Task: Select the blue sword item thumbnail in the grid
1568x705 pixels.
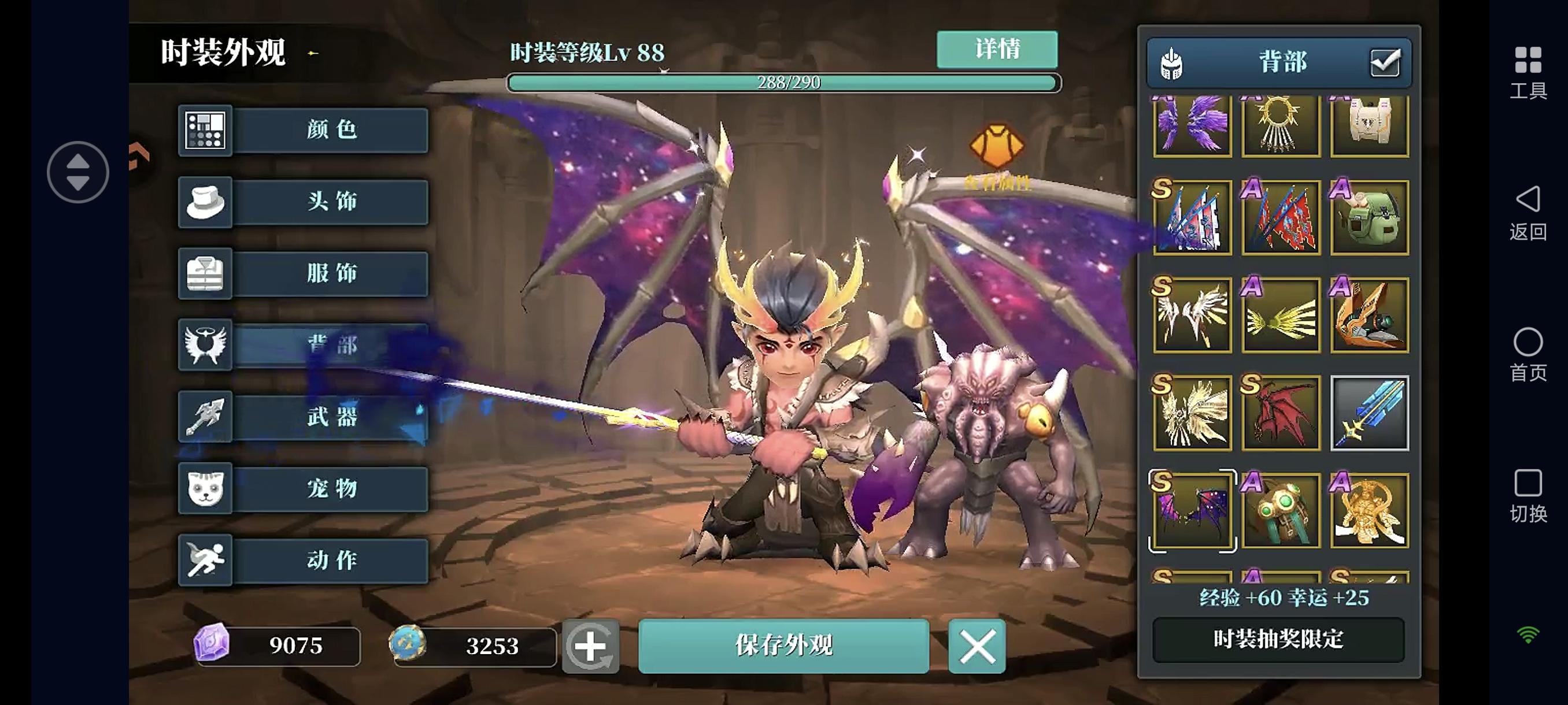Action: (x=1369, y=414)
